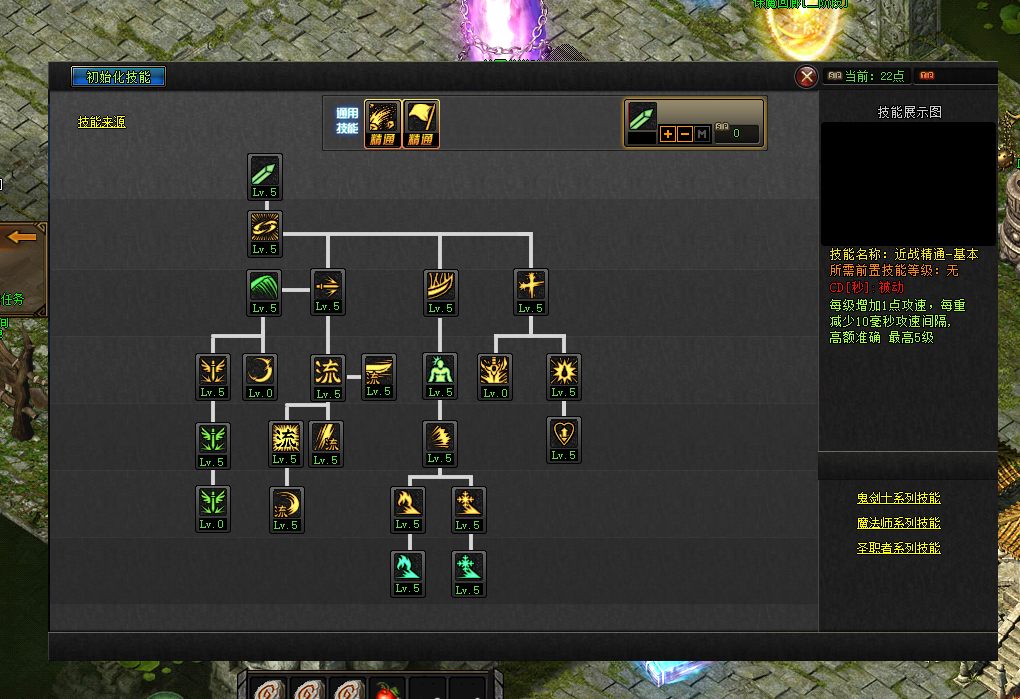This screenshot has width=1020, height=699.
Task: Select the golden cross-slash skill icon
Action: tap(531, 286)
